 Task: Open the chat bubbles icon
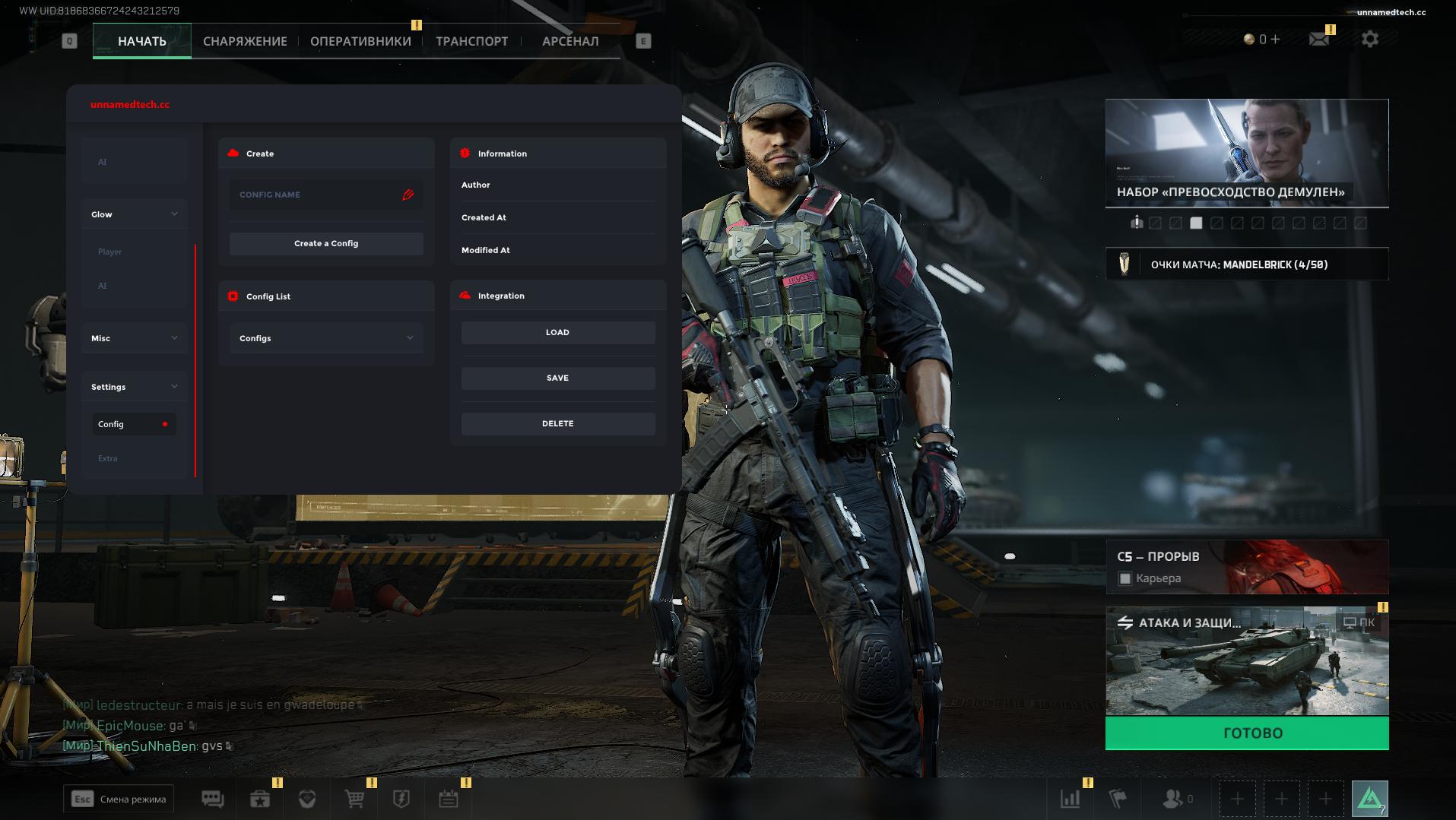point(212,799)
